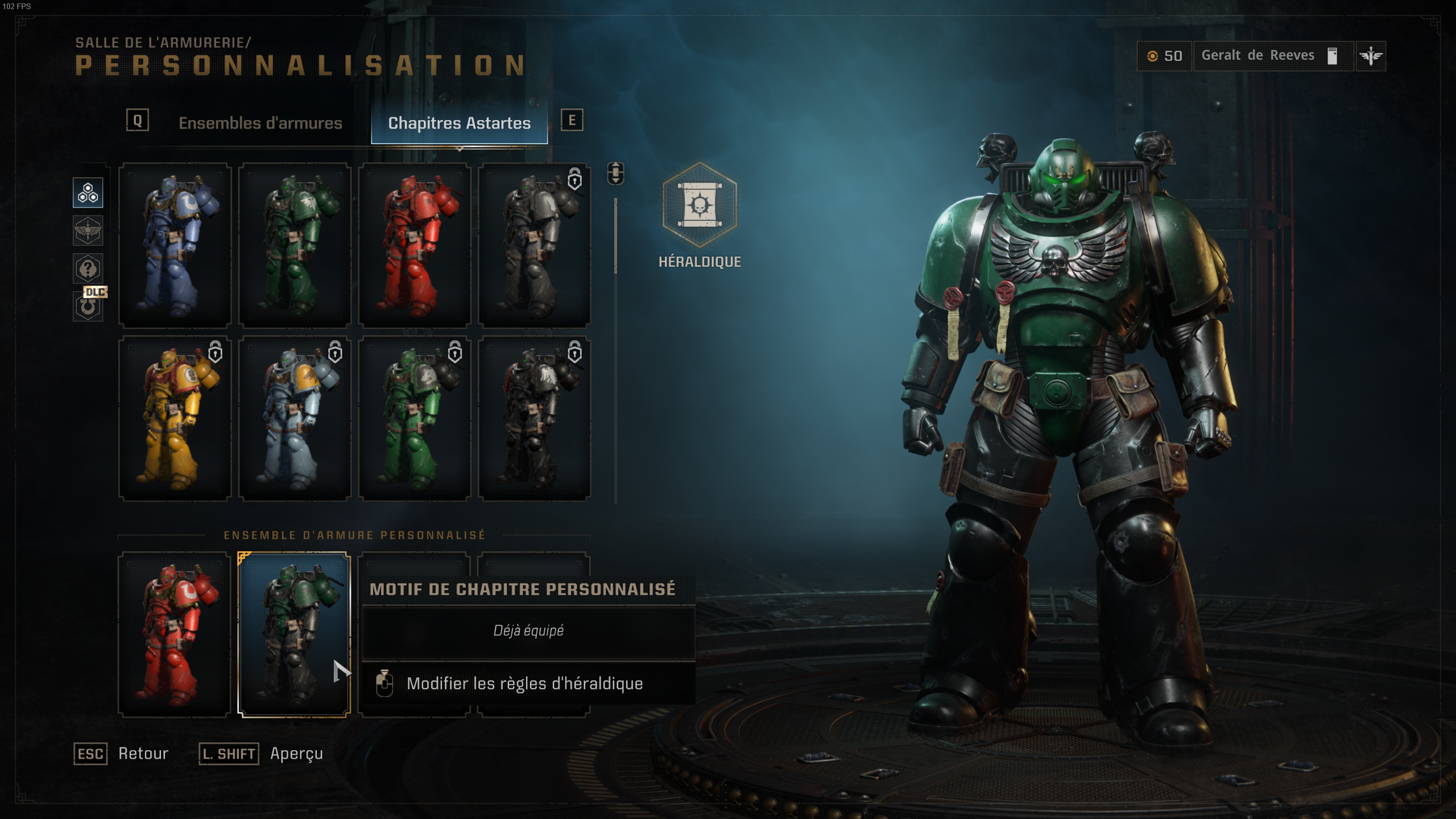Click the coin currency icon showing 50
This screenshot has width=1456, height=819.
click(1153, 56)
